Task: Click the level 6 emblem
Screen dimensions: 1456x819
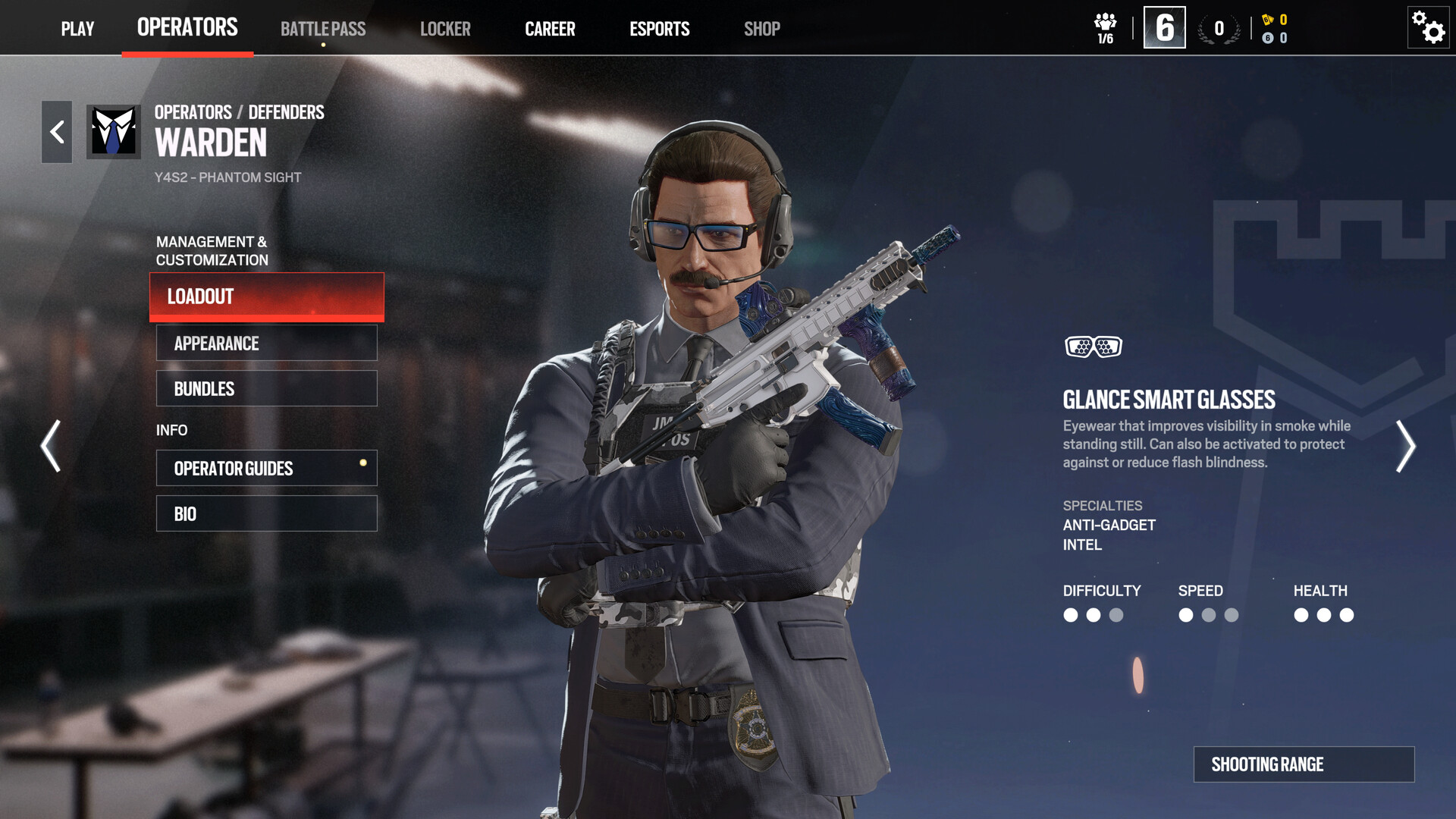Action: click(x=1163, y=27)
